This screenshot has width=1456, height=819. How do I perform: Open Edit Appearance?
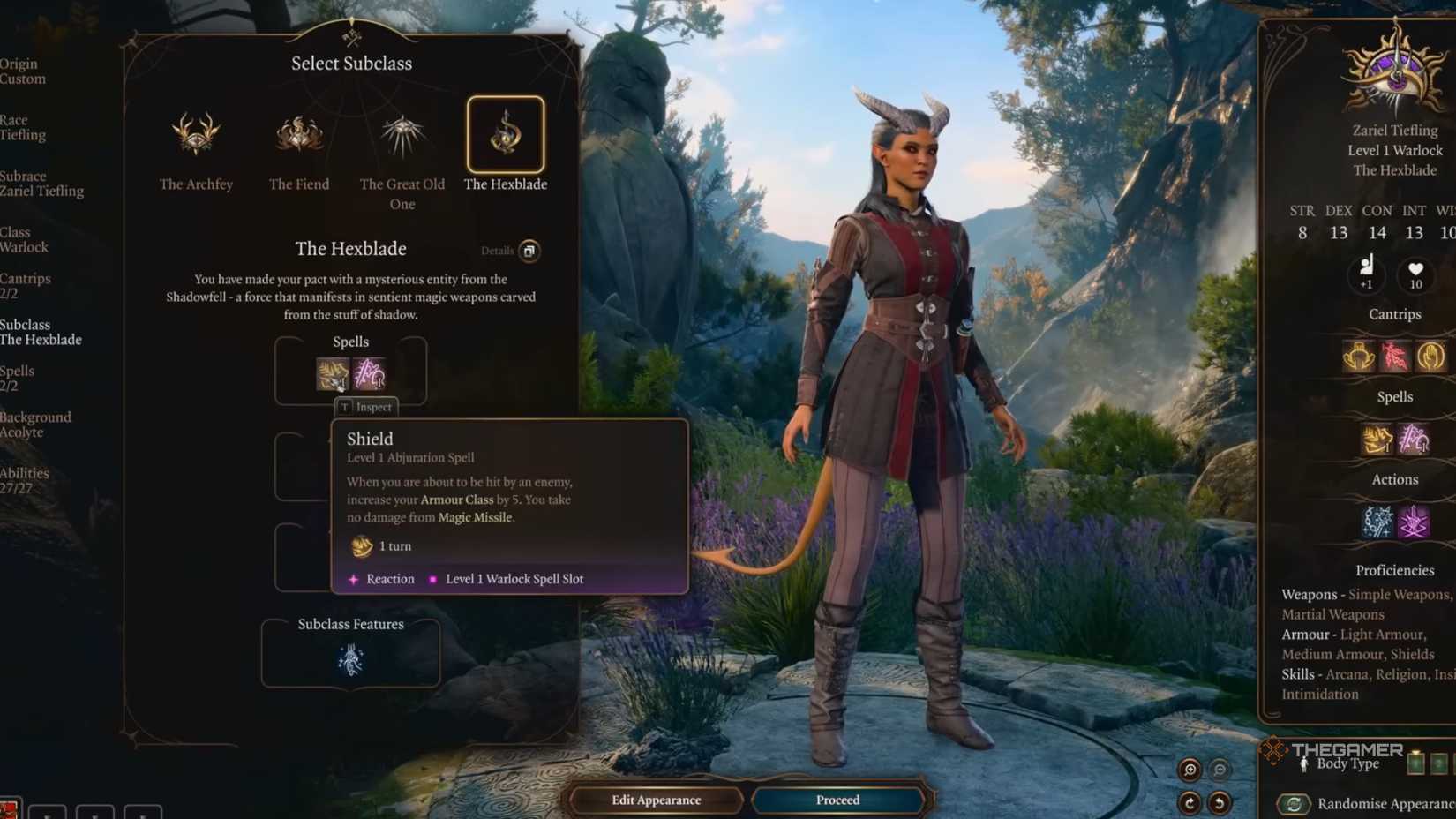(x=656, y=800)
